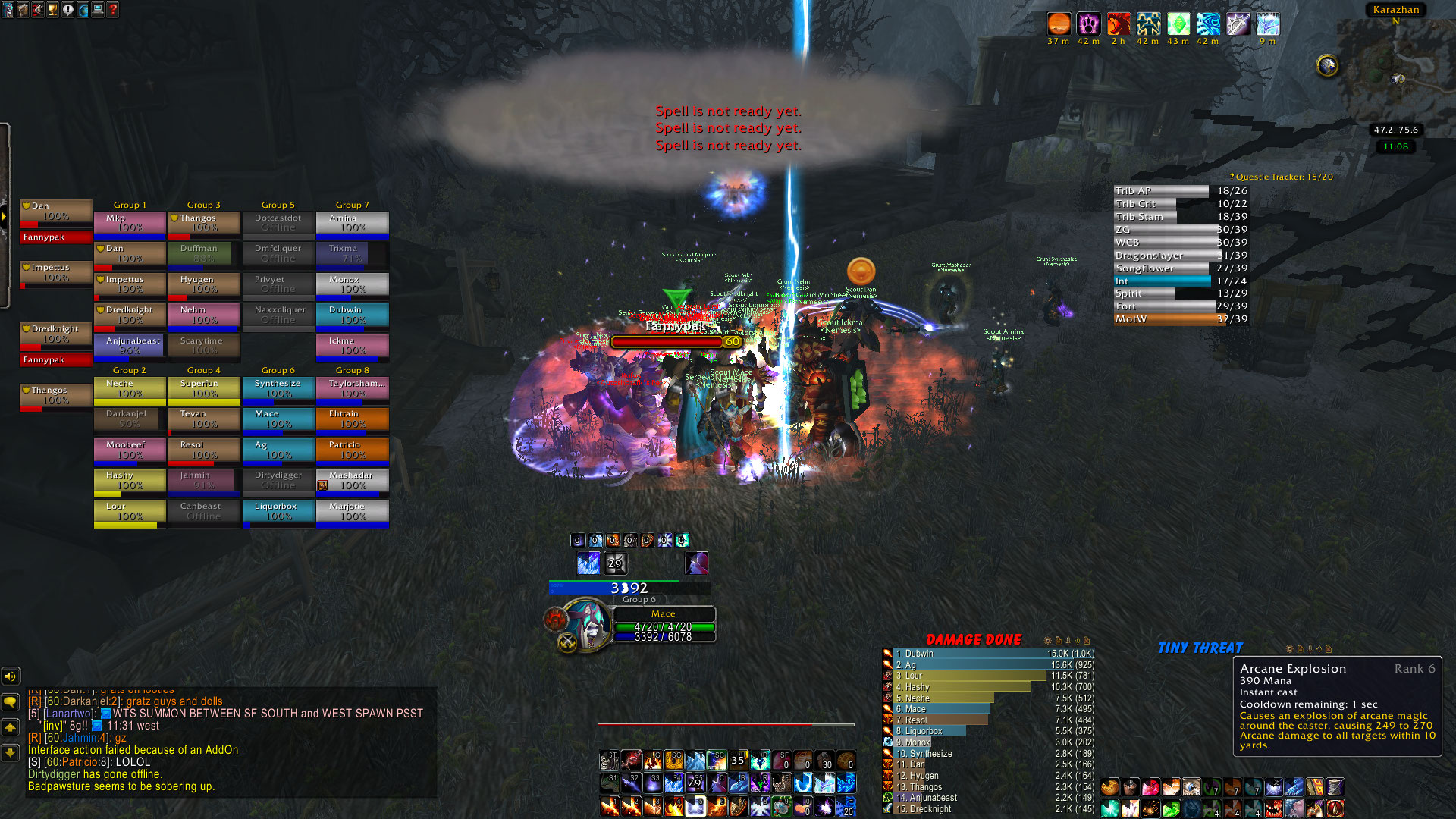Click the Mace player portrait

[585, 623]
